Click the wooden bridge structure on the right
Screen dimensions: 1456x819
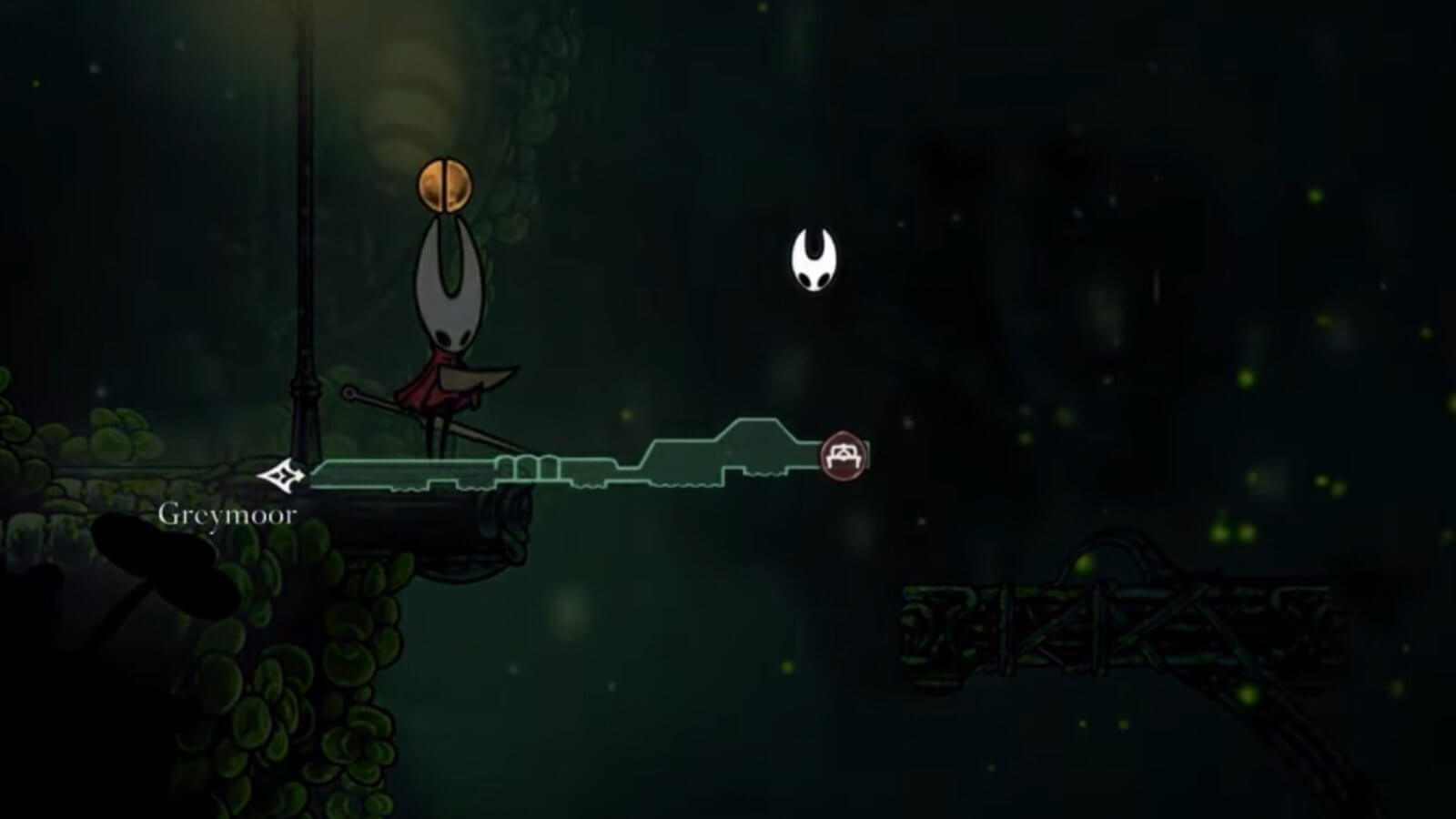pyautogui.click(x=1092, y=628)
